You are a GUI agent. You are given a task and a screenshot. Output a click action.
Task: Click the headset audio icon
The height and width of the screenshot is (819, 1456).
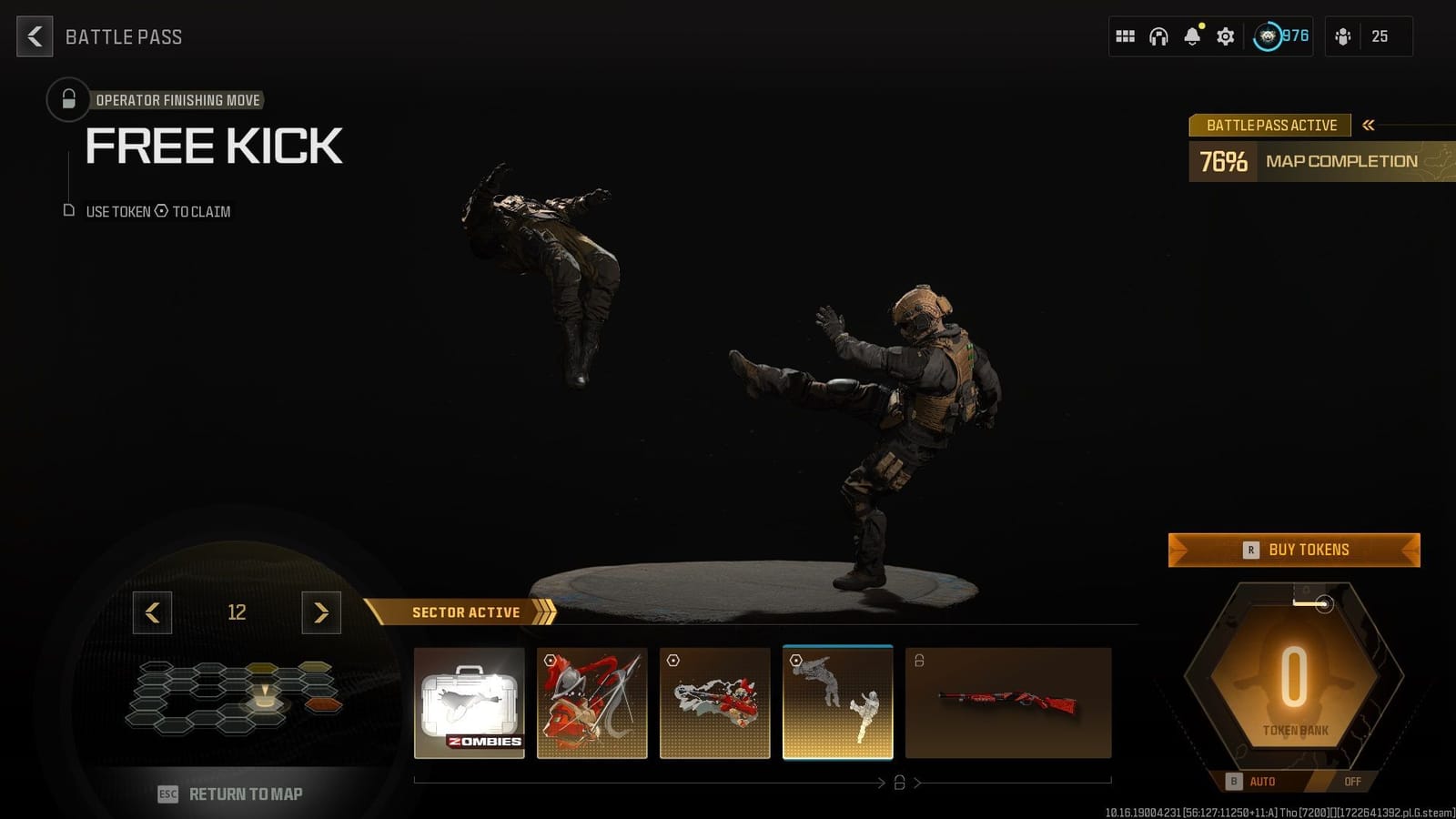[x=1158, y=36]
